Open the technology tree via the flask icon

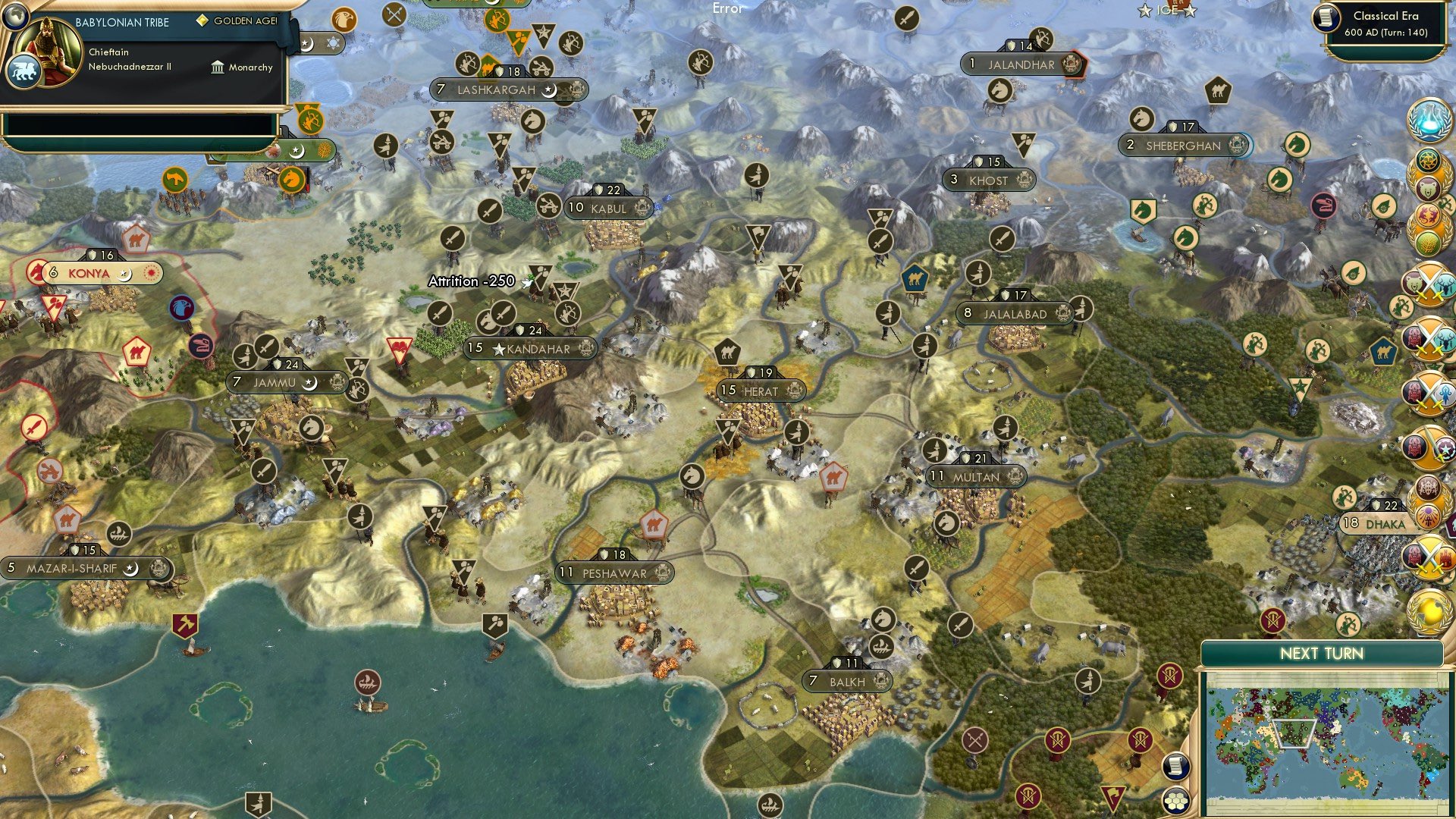[x=1429, y=121]
